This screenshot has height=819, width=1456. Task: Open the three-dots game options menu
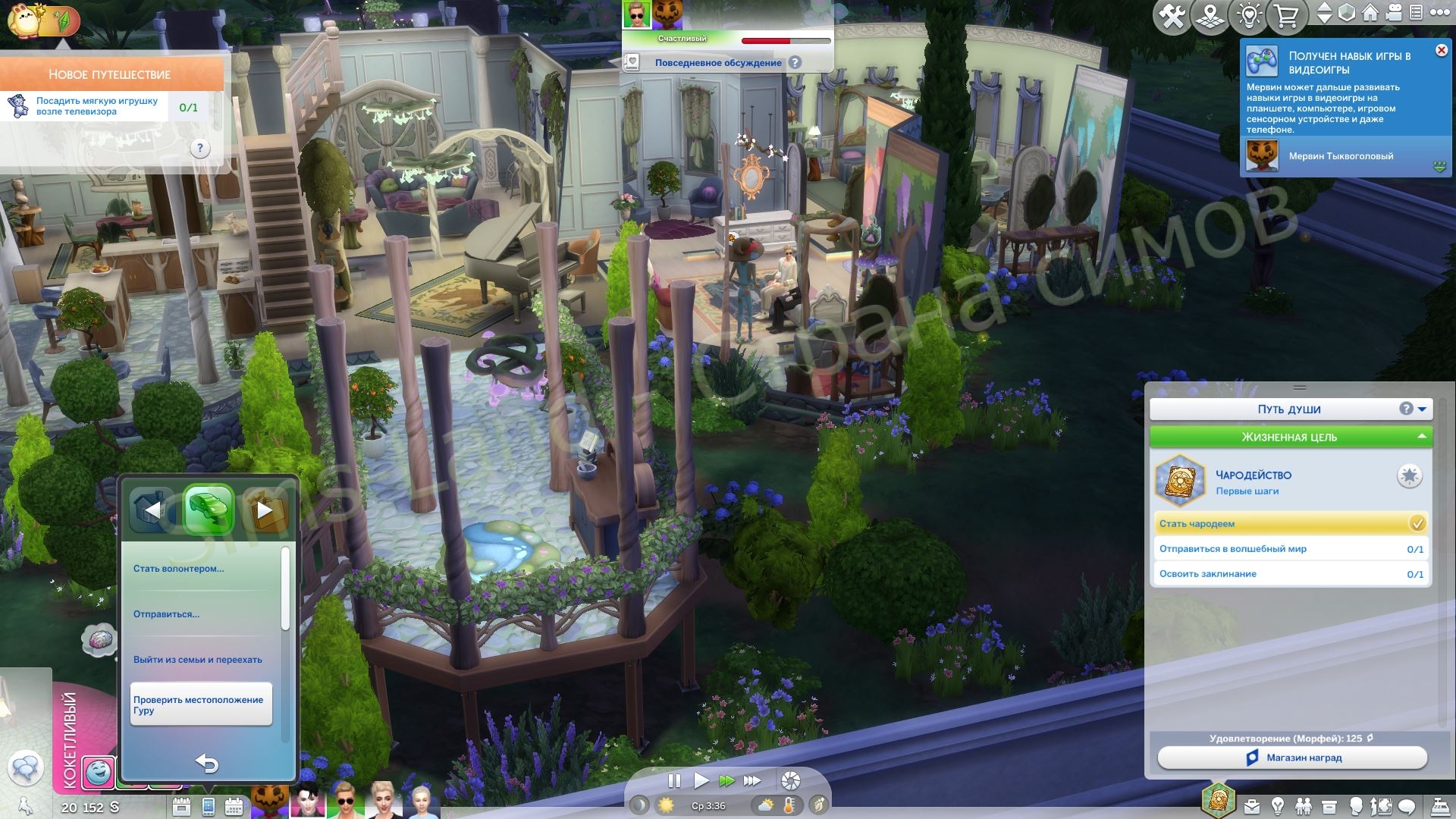point(1439,13)
